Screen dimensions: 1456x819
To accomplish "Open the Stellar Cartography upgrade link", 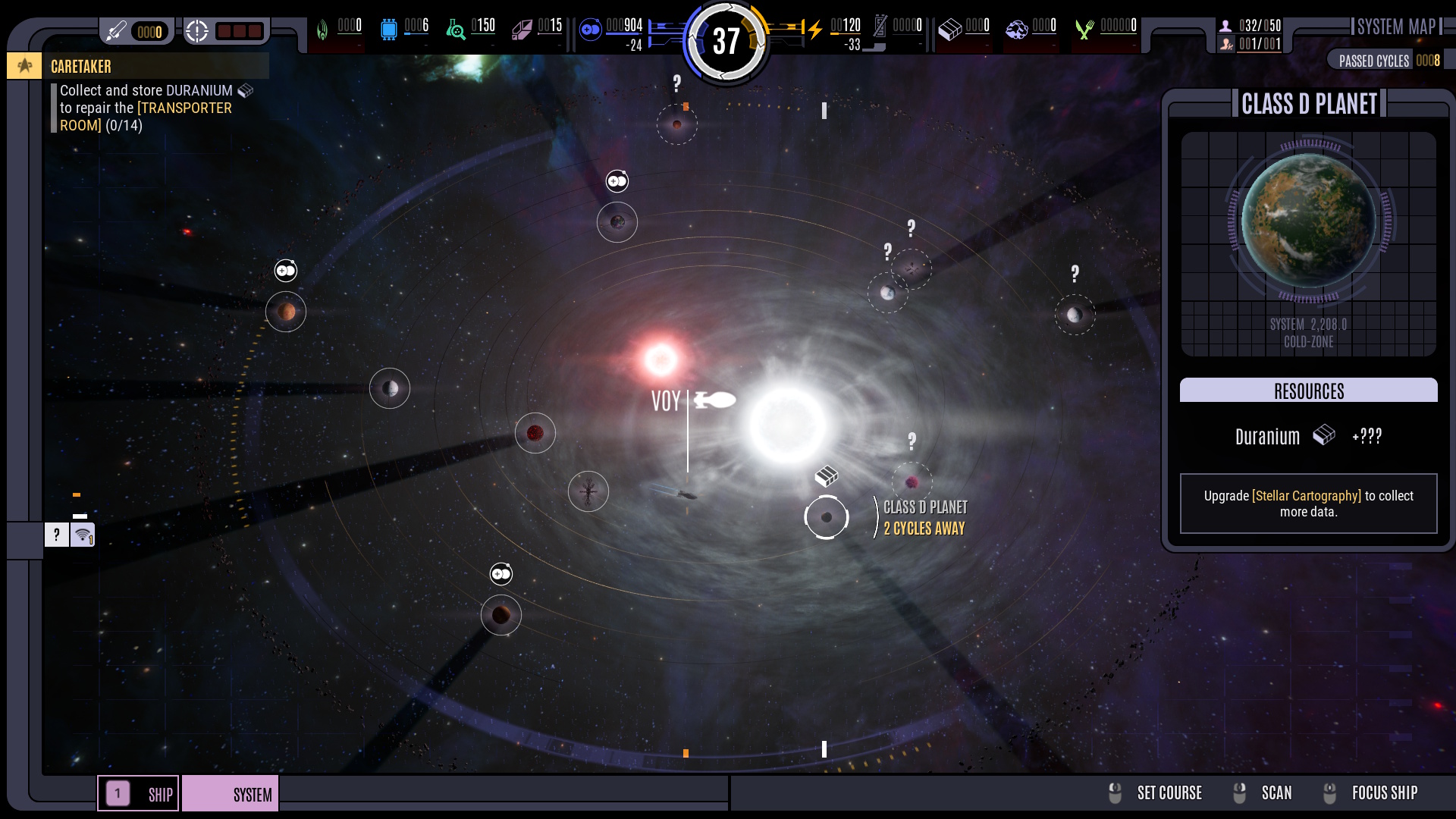I will tap(1307, 496).
